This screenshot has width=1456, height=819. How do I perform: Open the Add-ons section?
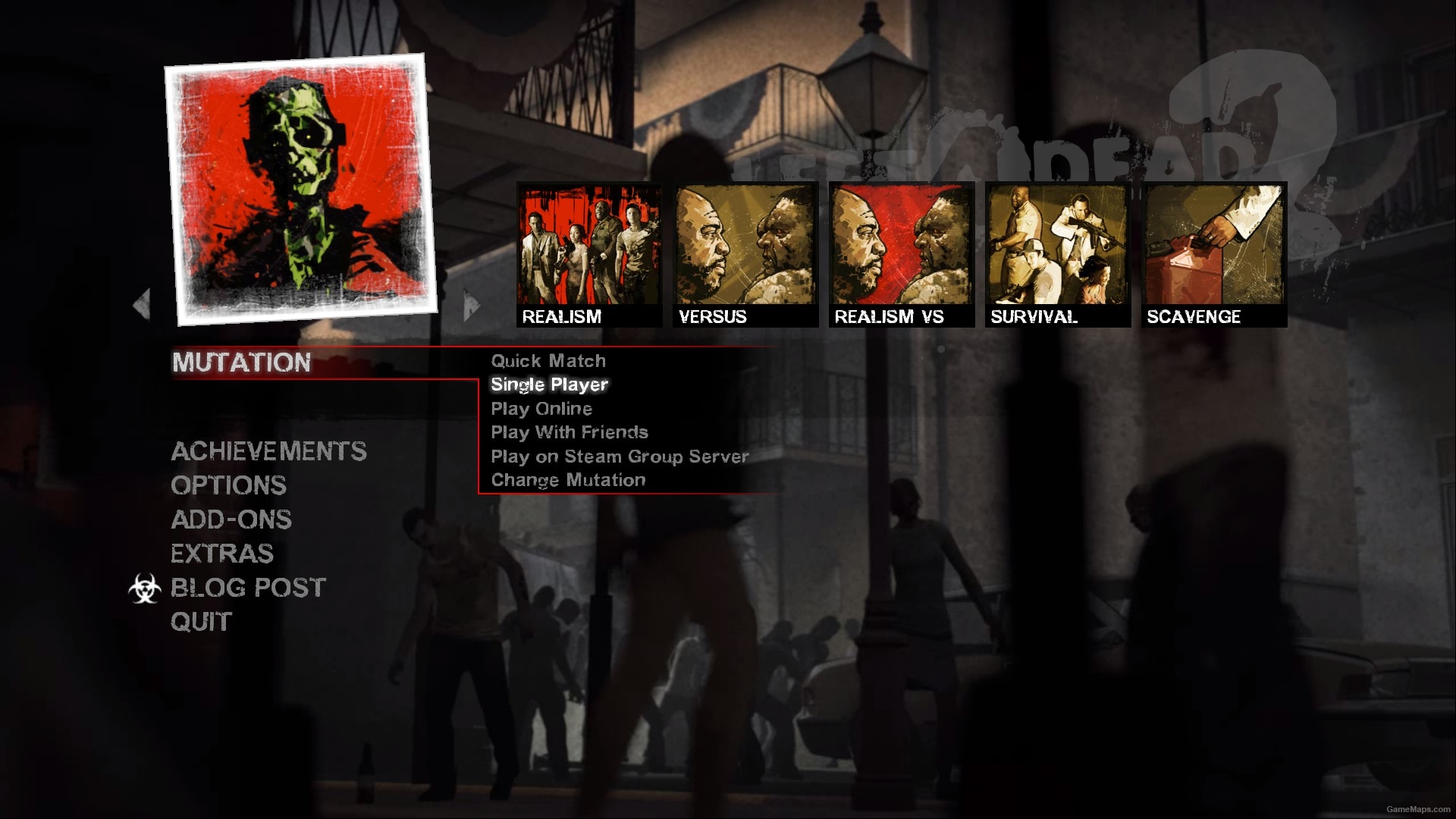231,519
